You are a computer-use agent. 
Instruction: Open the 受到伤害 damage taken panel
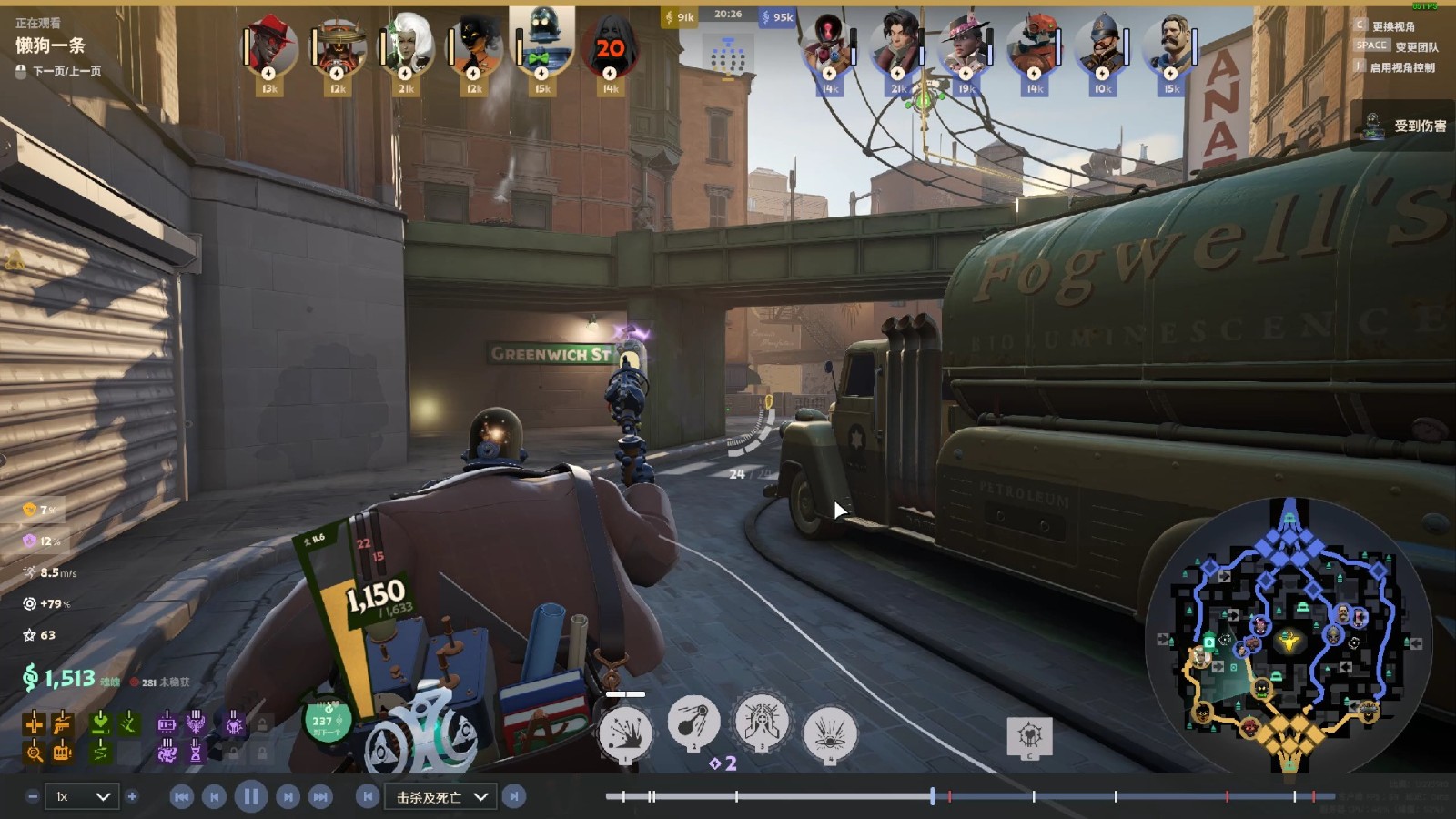pyautogui.click(x=1407, y=126)
